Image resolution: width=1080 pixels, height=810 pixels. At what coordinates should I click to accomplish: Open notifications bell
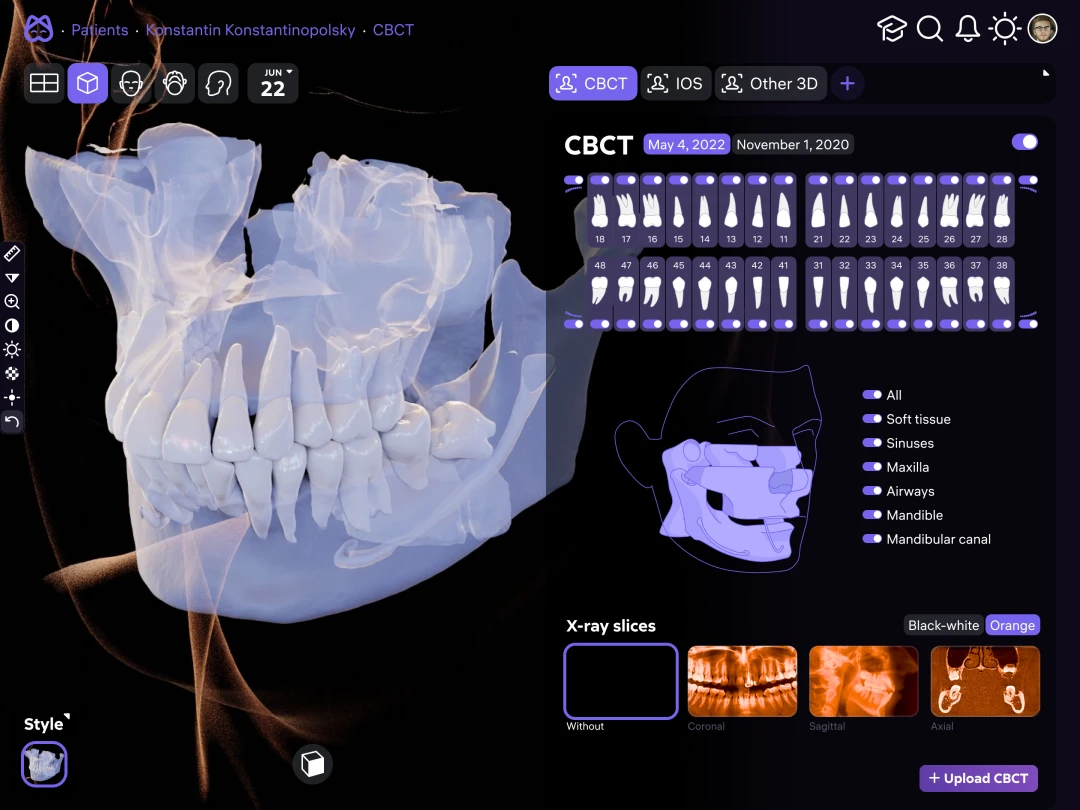click(967, 29)
